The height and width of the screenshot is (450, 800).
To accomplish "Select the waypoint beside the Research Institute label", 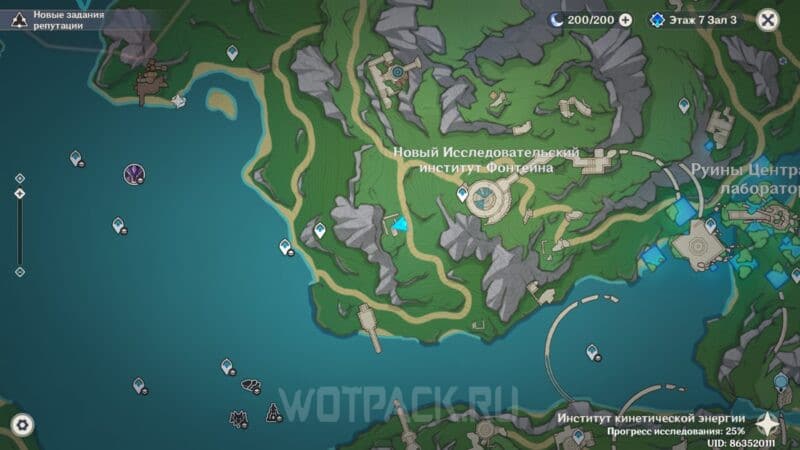I will tap(462, 192).
